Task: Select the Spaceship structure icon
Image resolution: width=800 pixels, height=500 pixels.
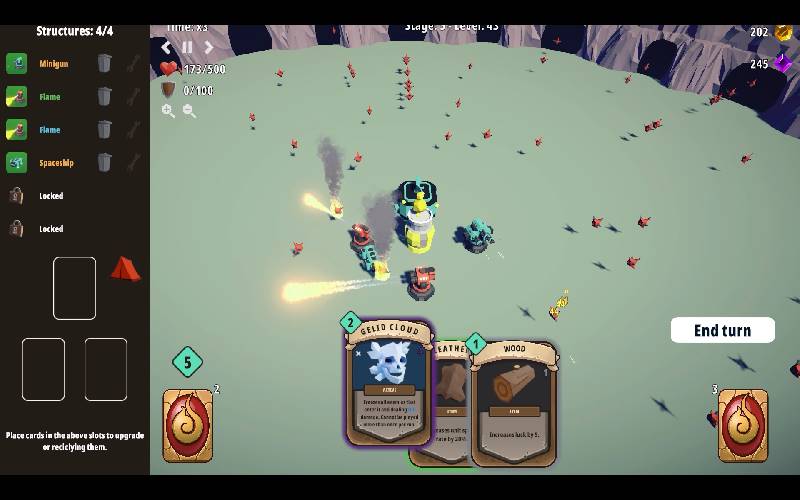Action: 16,162
